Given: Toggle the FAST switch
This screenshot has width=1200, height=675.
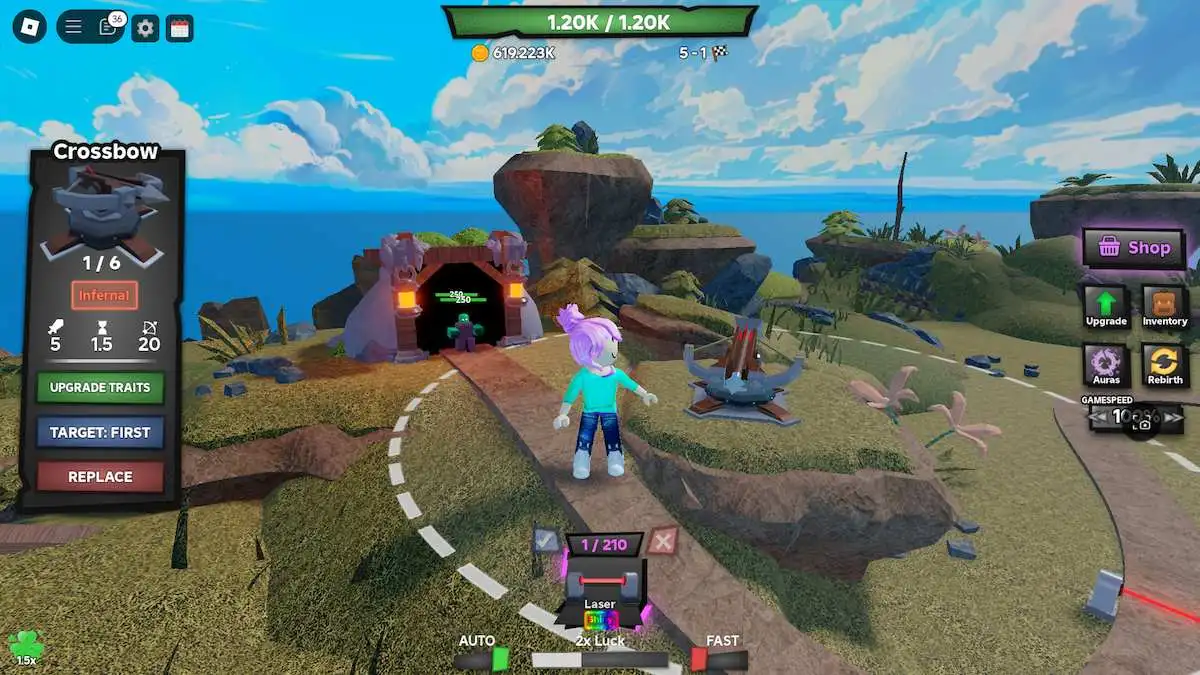Looking at the screenshot, I should pos(720,659).
